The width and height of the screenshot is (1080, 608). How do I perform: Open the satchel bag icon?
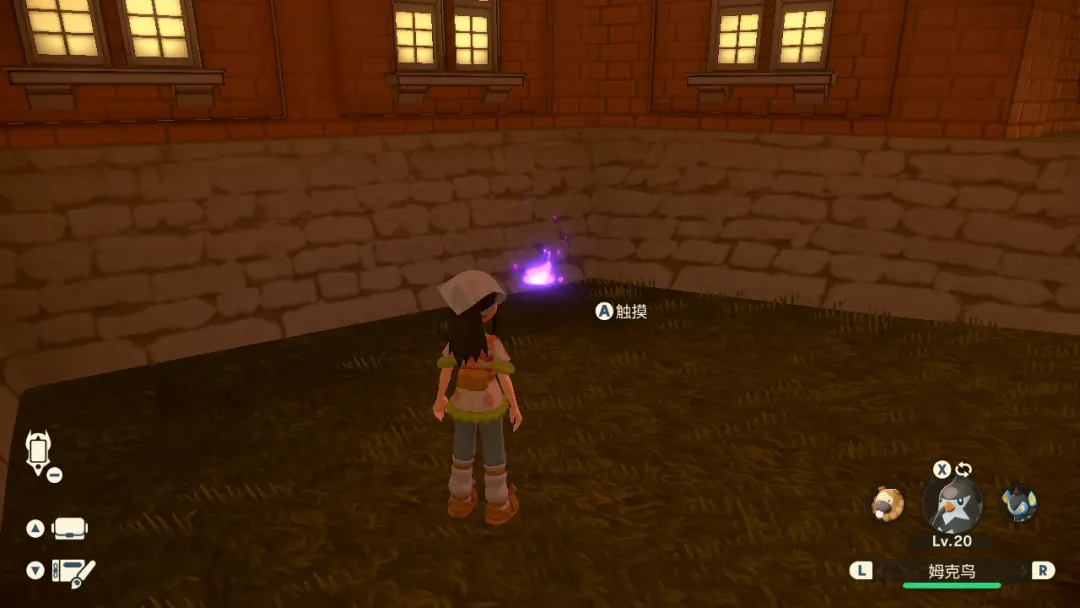click(72, 528)
